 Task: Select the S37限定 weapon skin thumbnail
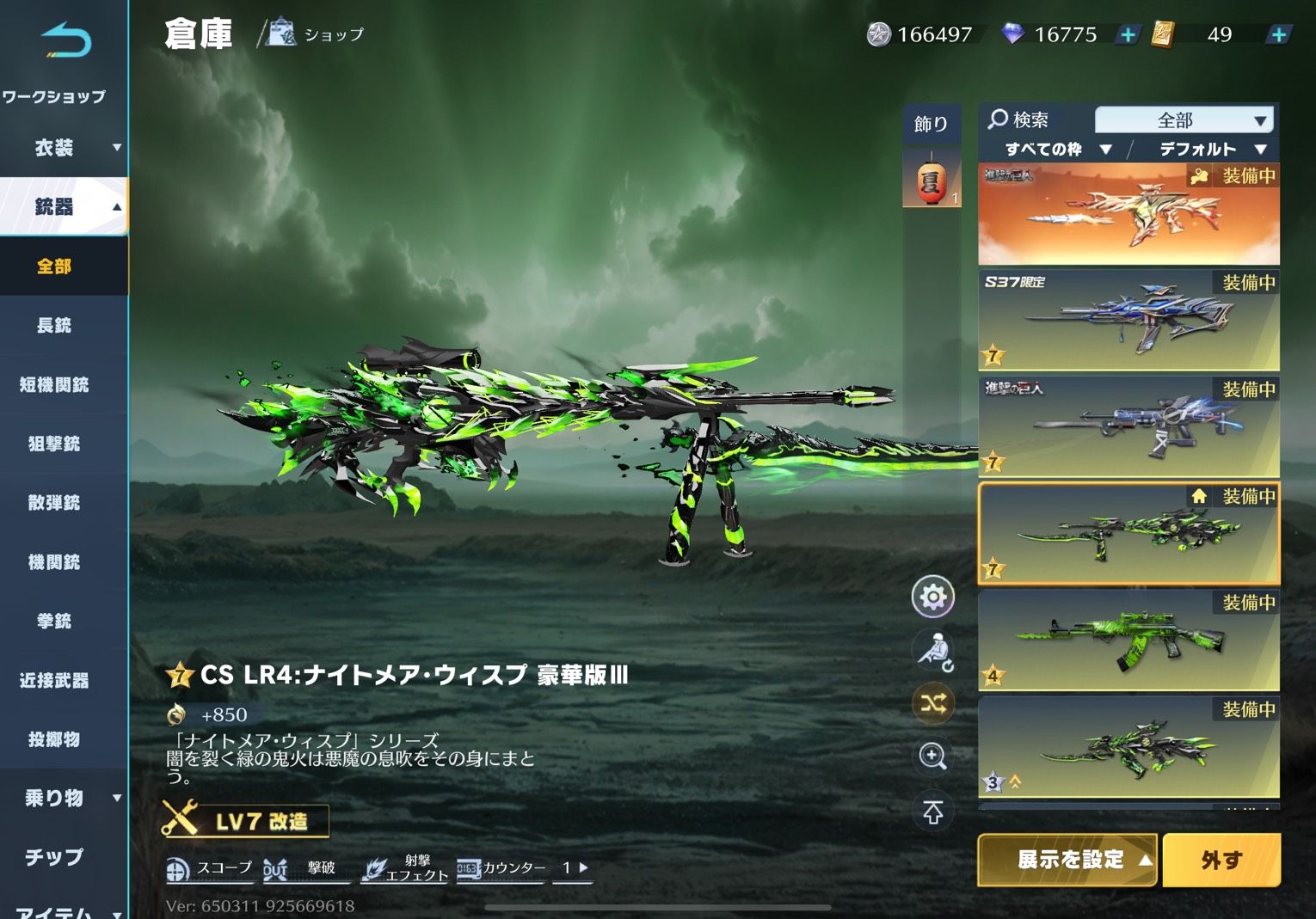pyautogui.click(x=1128, y=320)
